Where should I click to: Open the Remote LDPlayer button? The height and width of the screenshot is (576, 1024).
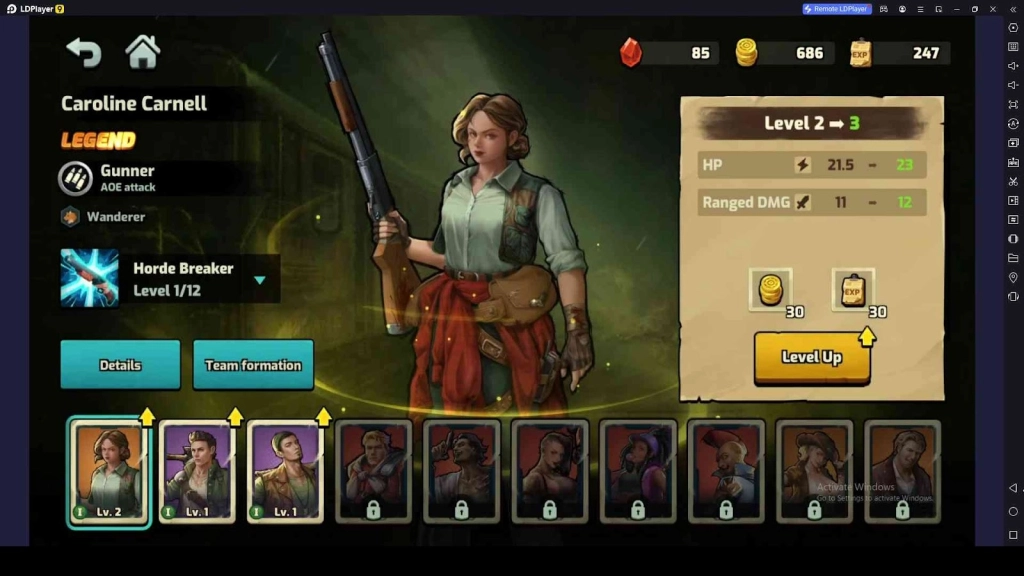(837, 9)
